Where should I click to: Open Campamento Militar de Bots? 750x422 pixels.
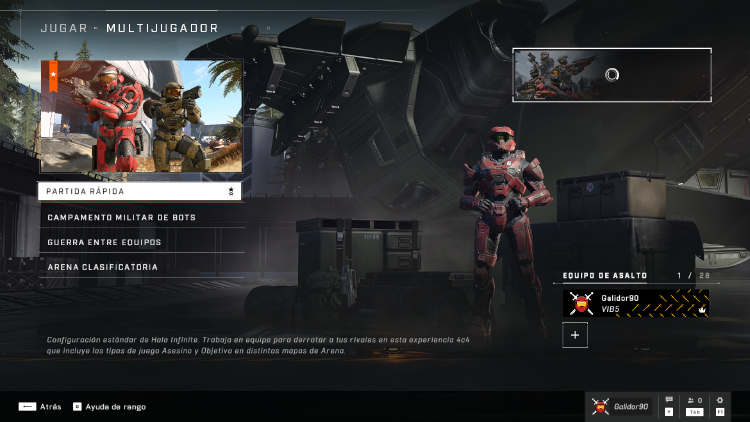tap(139, 217)
